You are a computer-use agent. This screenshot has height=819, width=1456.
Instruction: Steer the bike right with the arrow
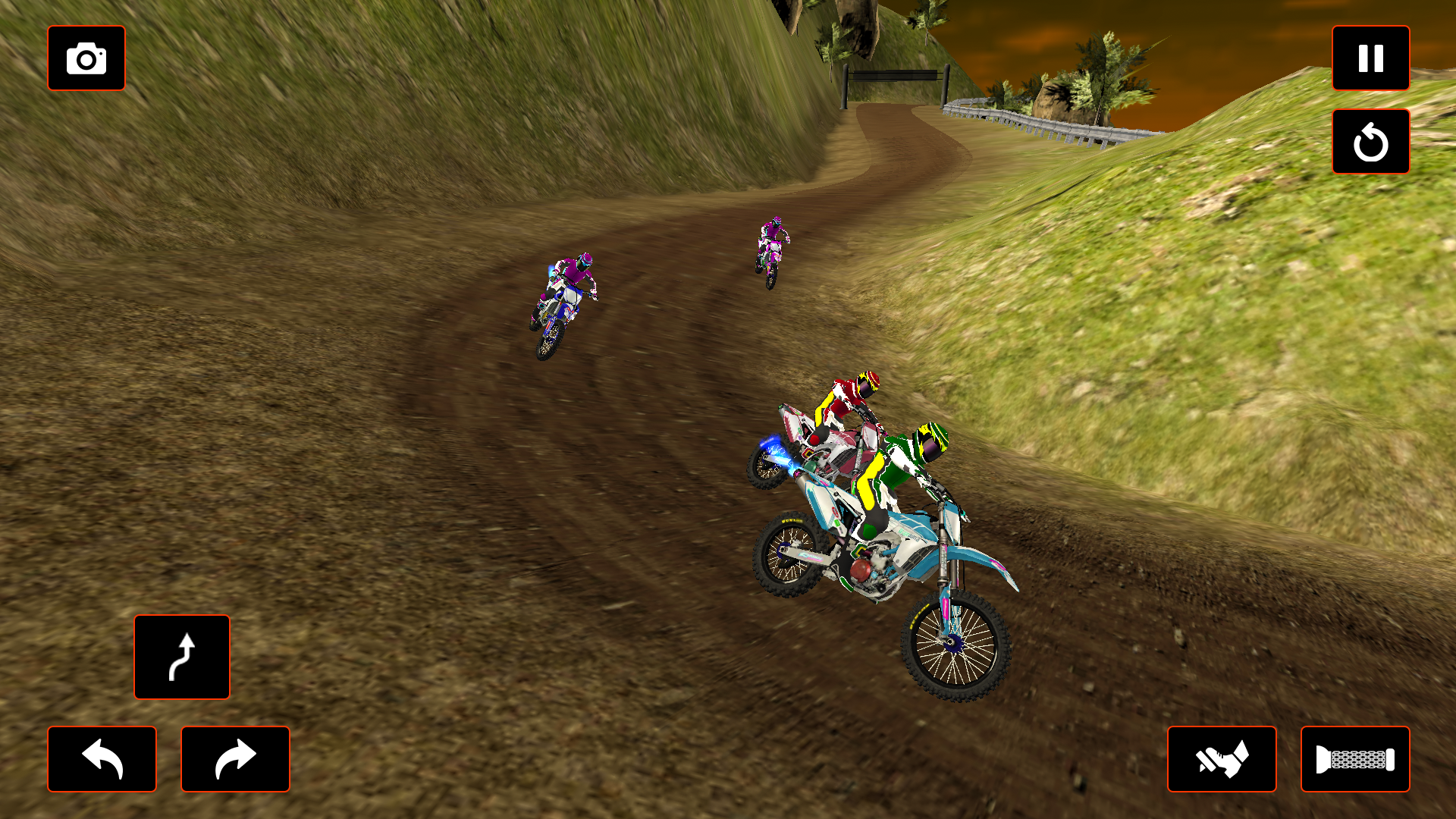236,759
